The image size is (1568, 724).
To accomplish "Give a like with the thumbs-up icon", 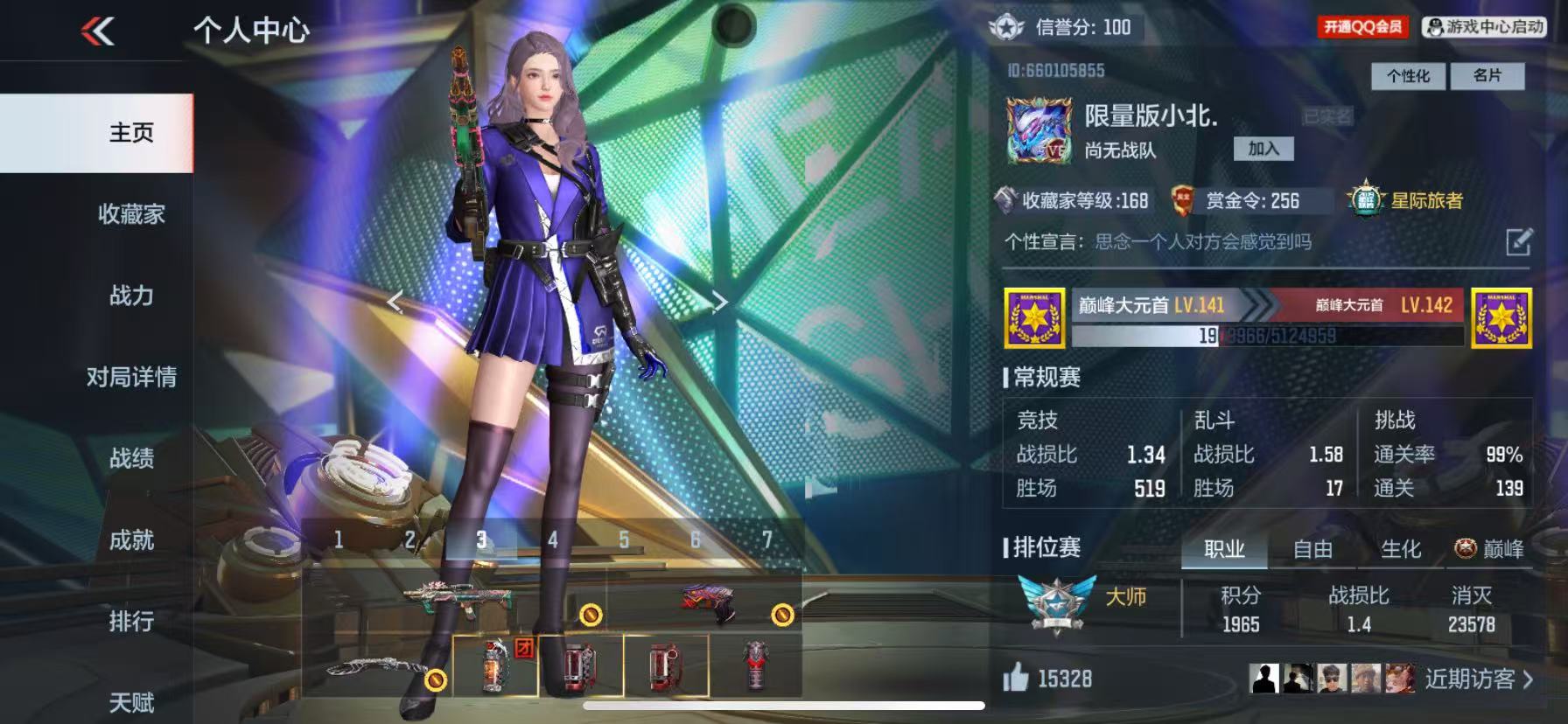I will click(x=1016, y=678).
